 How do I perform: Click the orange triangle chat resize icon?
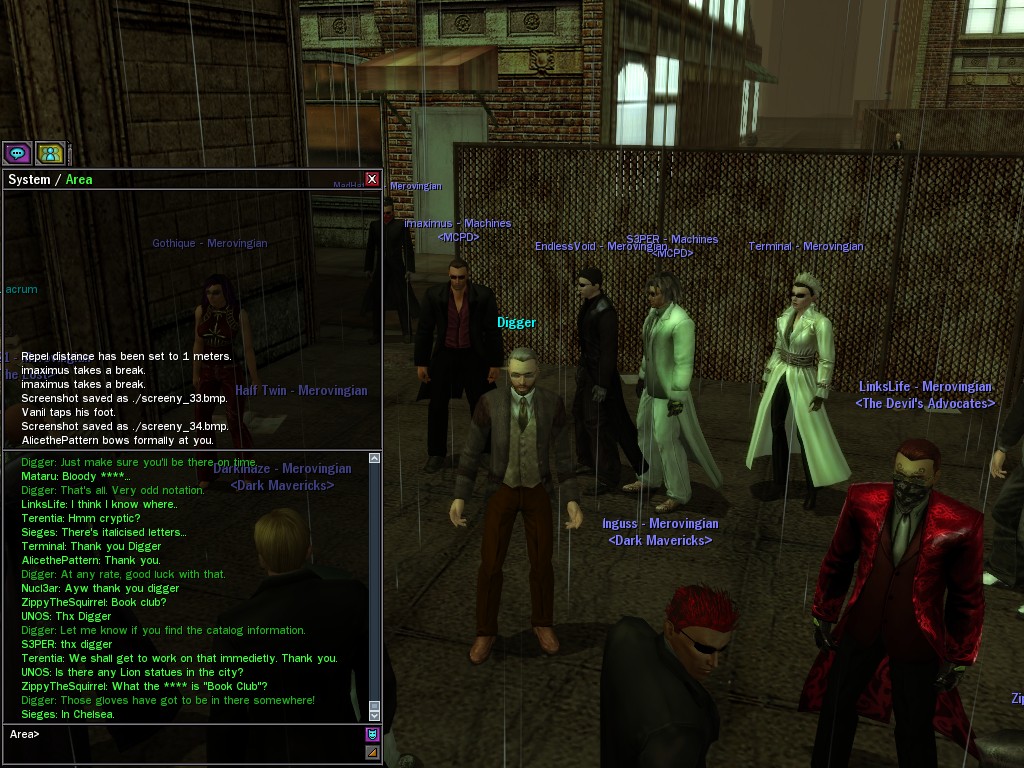pyautogui.click(x=373, y=752)
